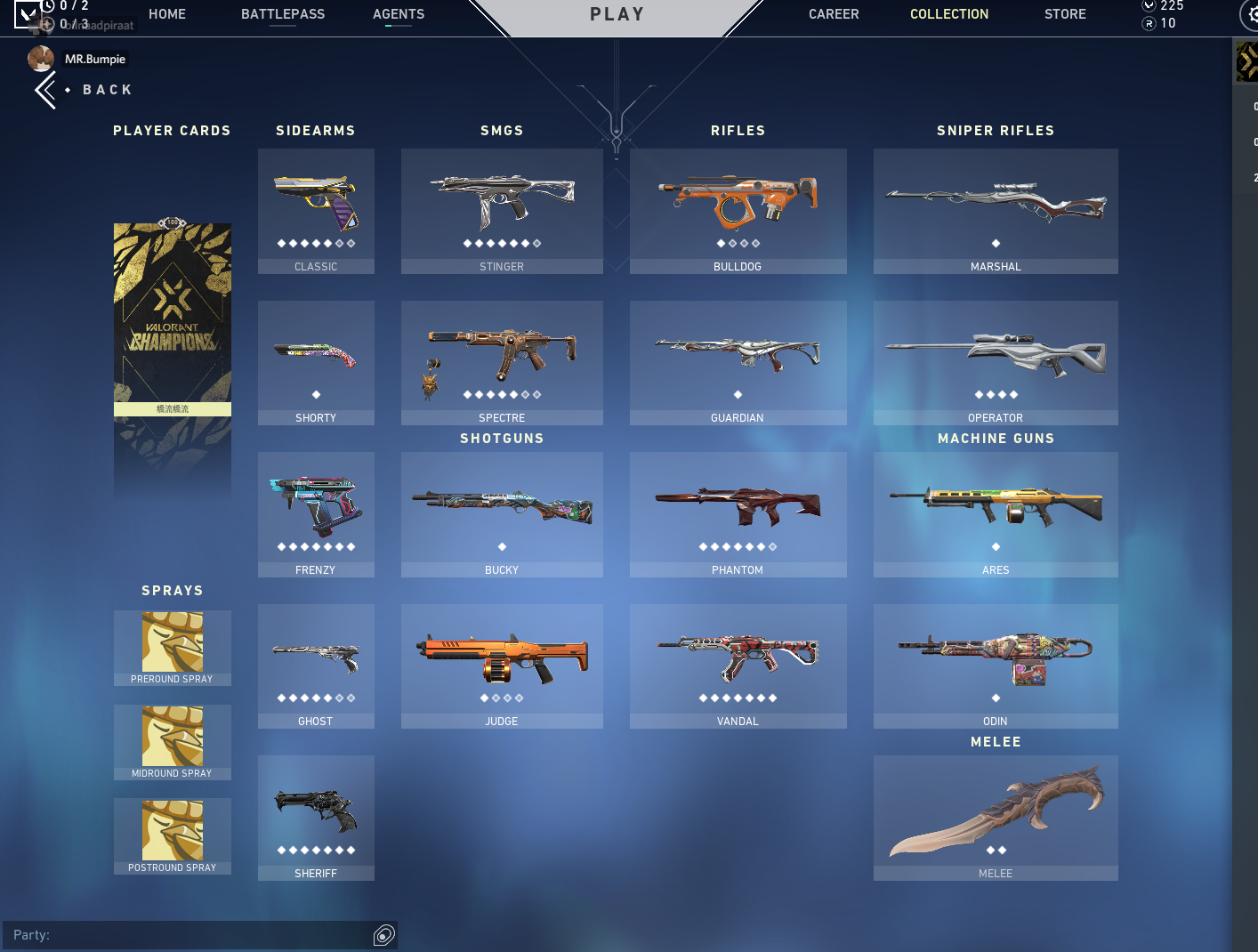Select the OPERATOR sniper rifle skin
This screenshot has width=1258, height=952.
point(995,356)
